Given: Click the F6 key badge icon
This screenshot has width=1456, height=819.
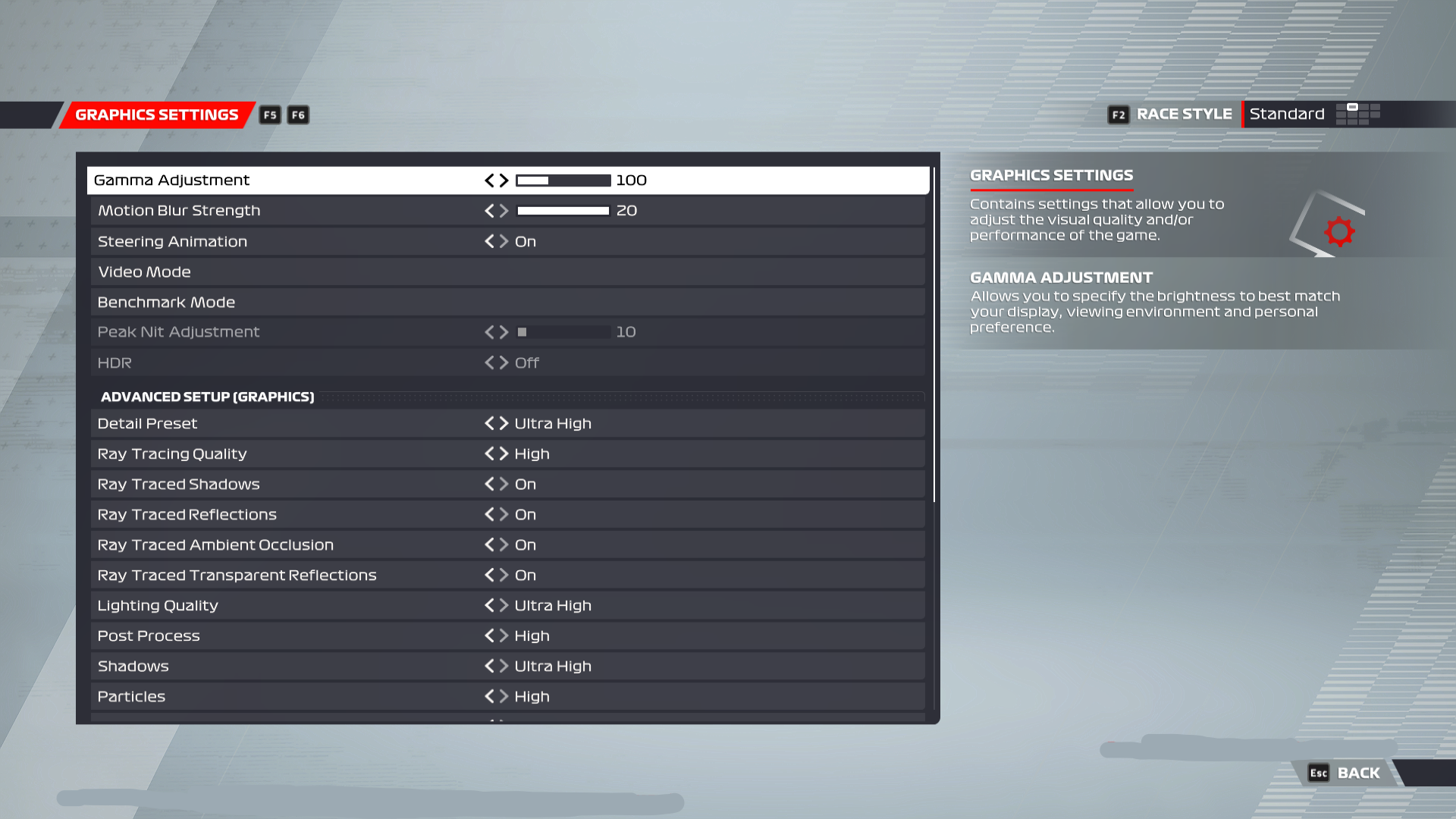Looking at the screenshot, I should pos(297,115).
